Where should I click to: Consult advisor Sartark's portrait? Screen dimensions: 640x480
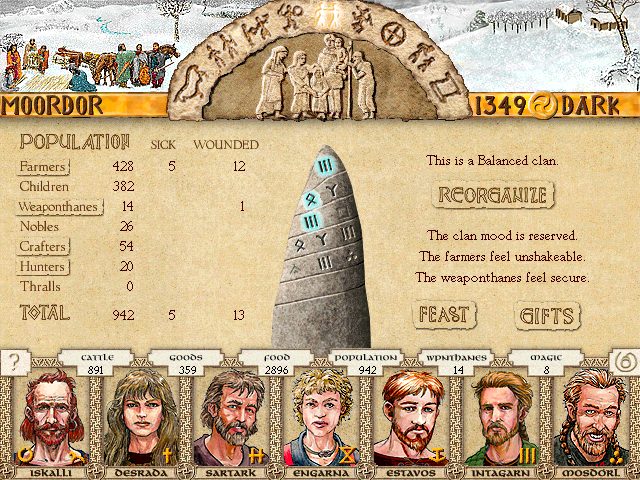coord(226,420)
